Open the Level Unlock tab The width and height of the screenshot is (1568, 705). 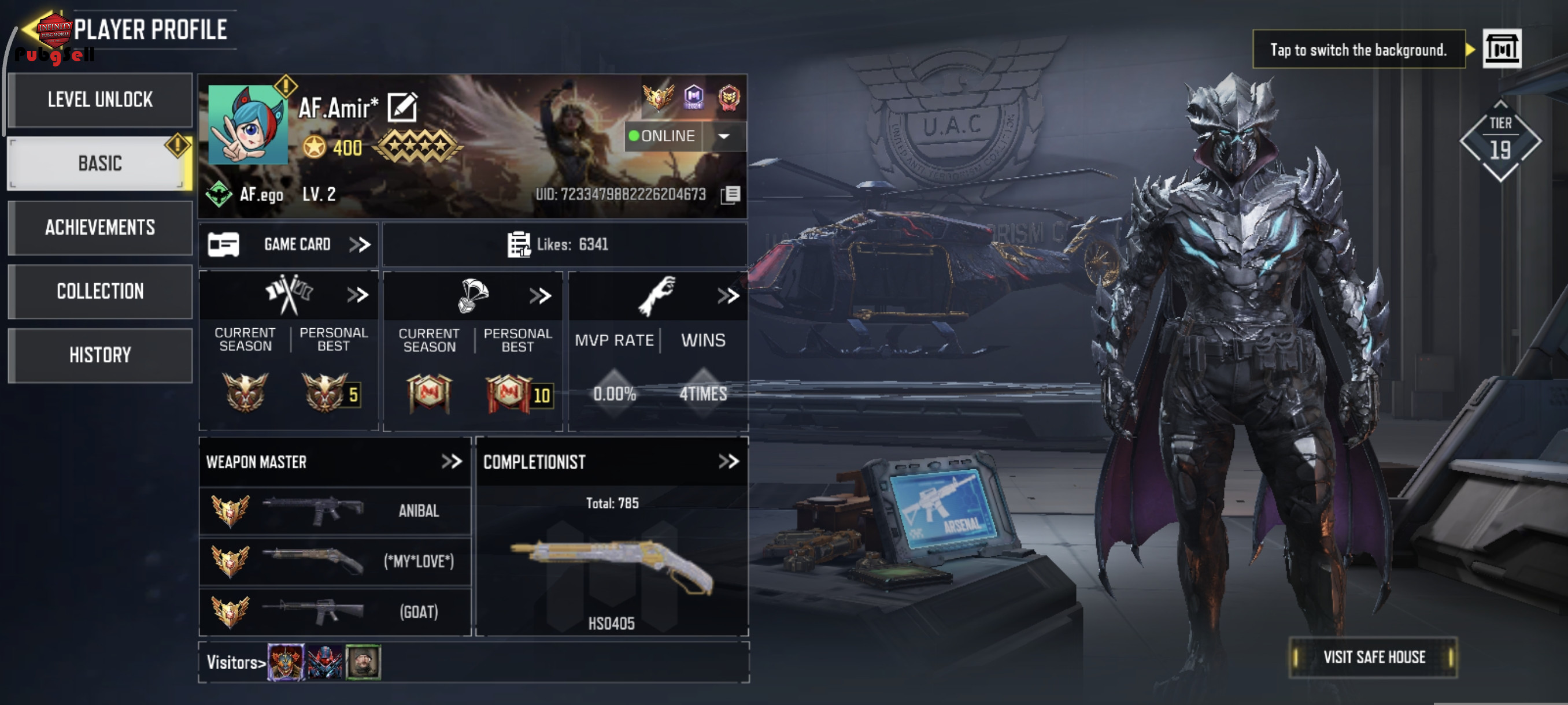pos(100,100)
